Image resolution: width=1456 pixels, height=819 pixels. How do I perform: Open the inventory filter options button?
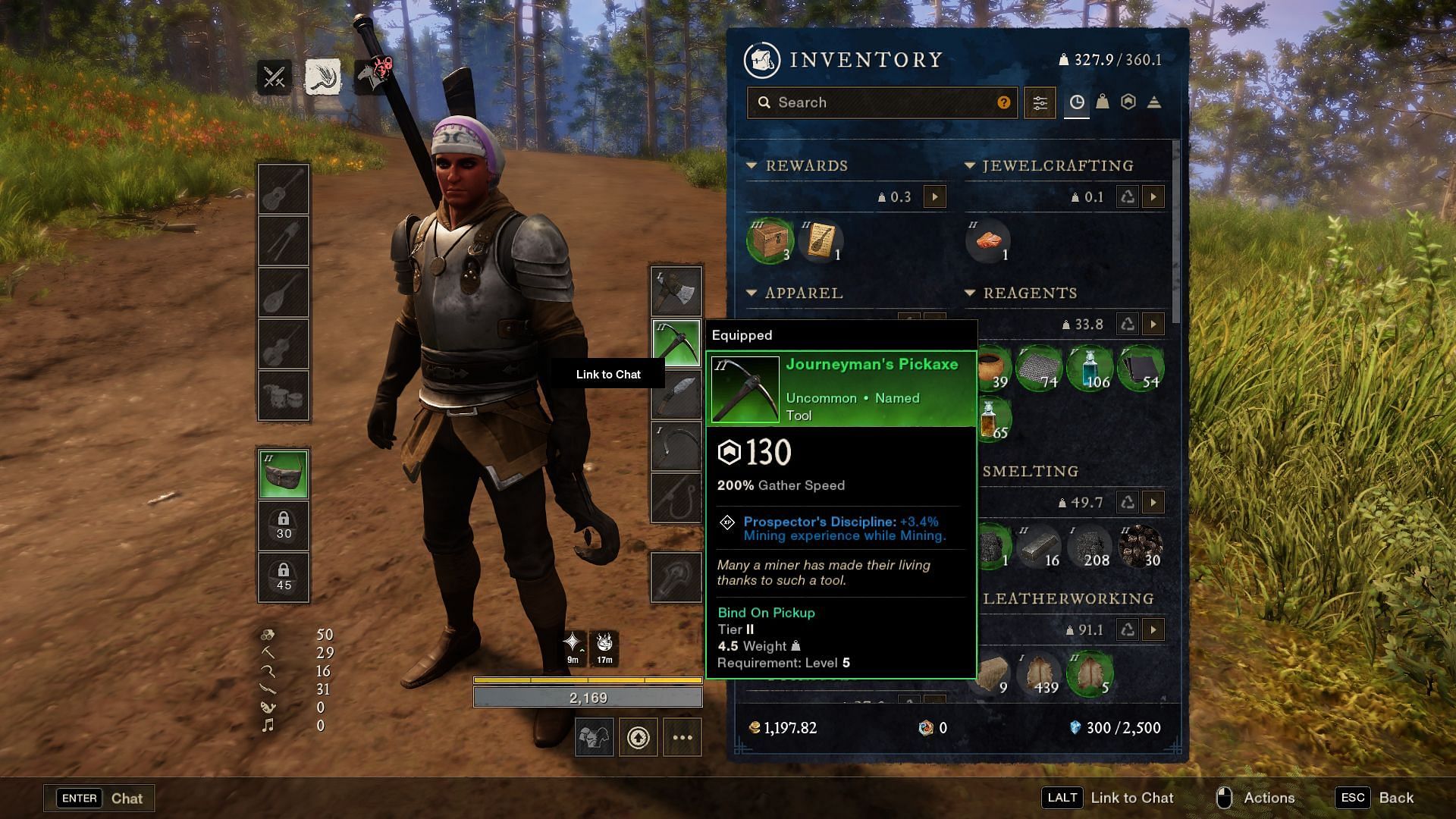click(x=1040, y=102)
